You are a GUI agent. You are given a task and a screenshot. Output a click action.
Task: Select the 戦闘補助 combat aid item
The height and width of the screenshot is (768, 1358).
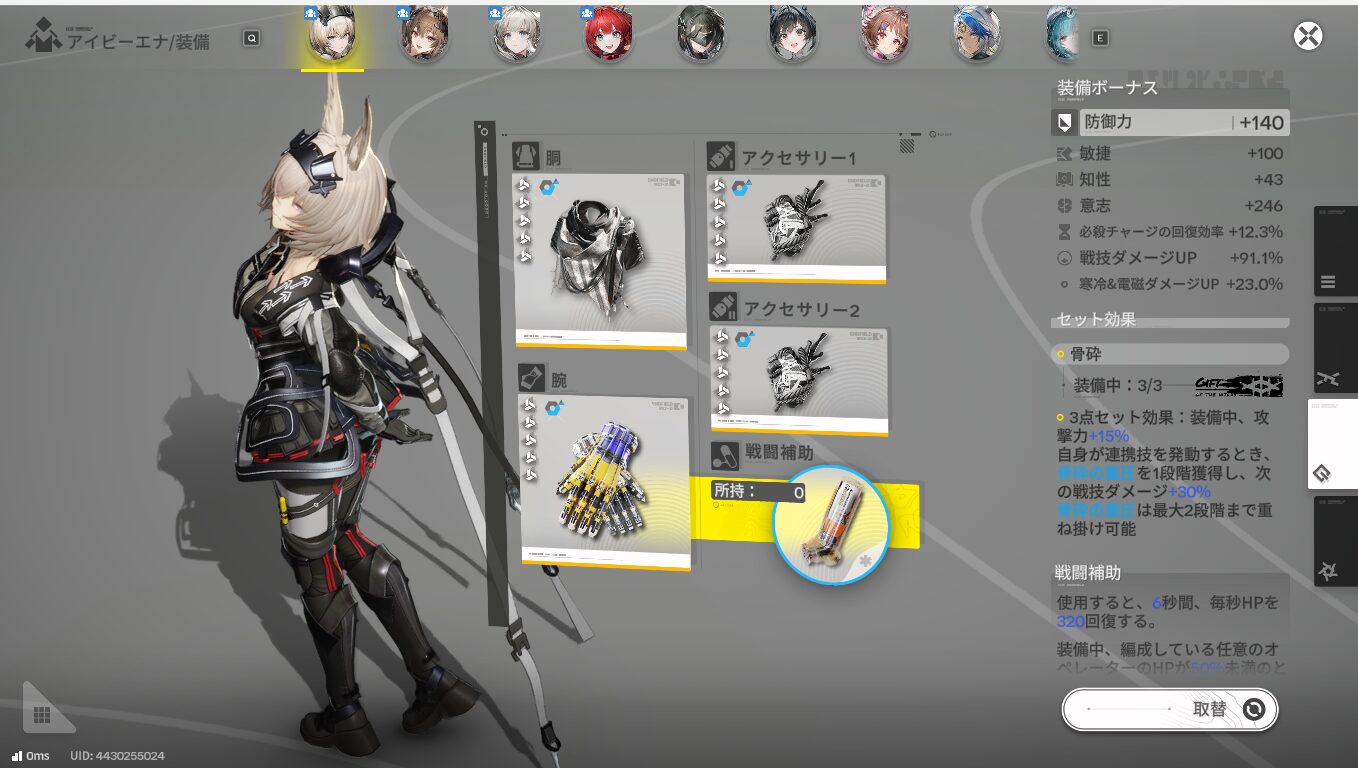[829, 524]
